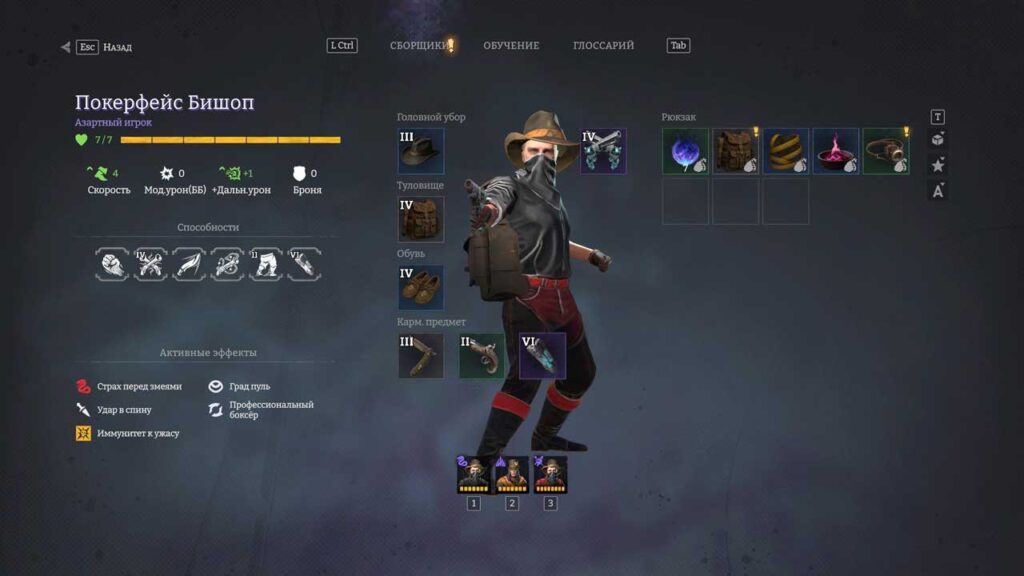Select the brown shoes equipment slot
The width and height of the screenshot is (1024, 576).
point(421,287)
